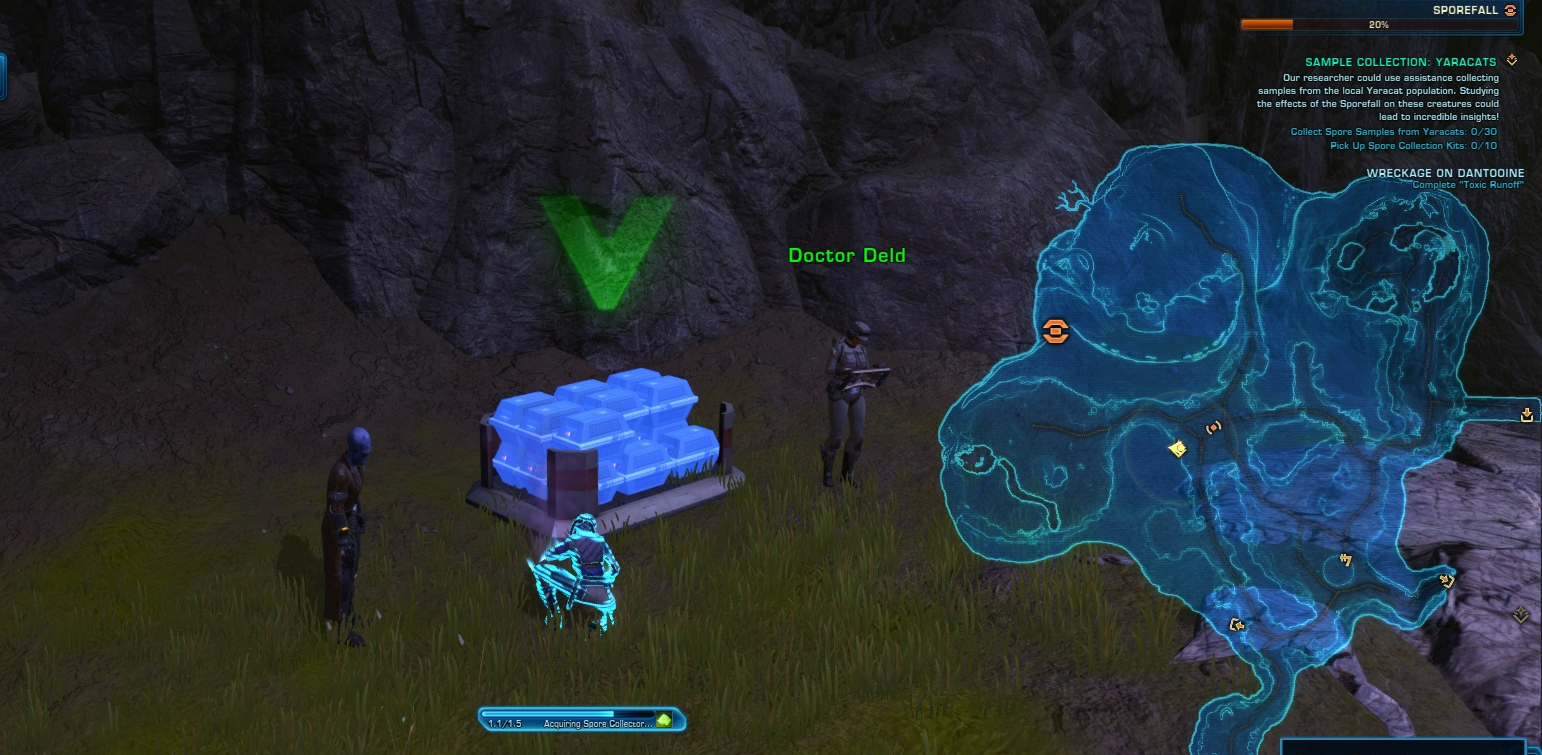This screenshot has height=755, width=1542.
Task: Select the southeastern exit arrow map marker
Action: (1445, 579)
